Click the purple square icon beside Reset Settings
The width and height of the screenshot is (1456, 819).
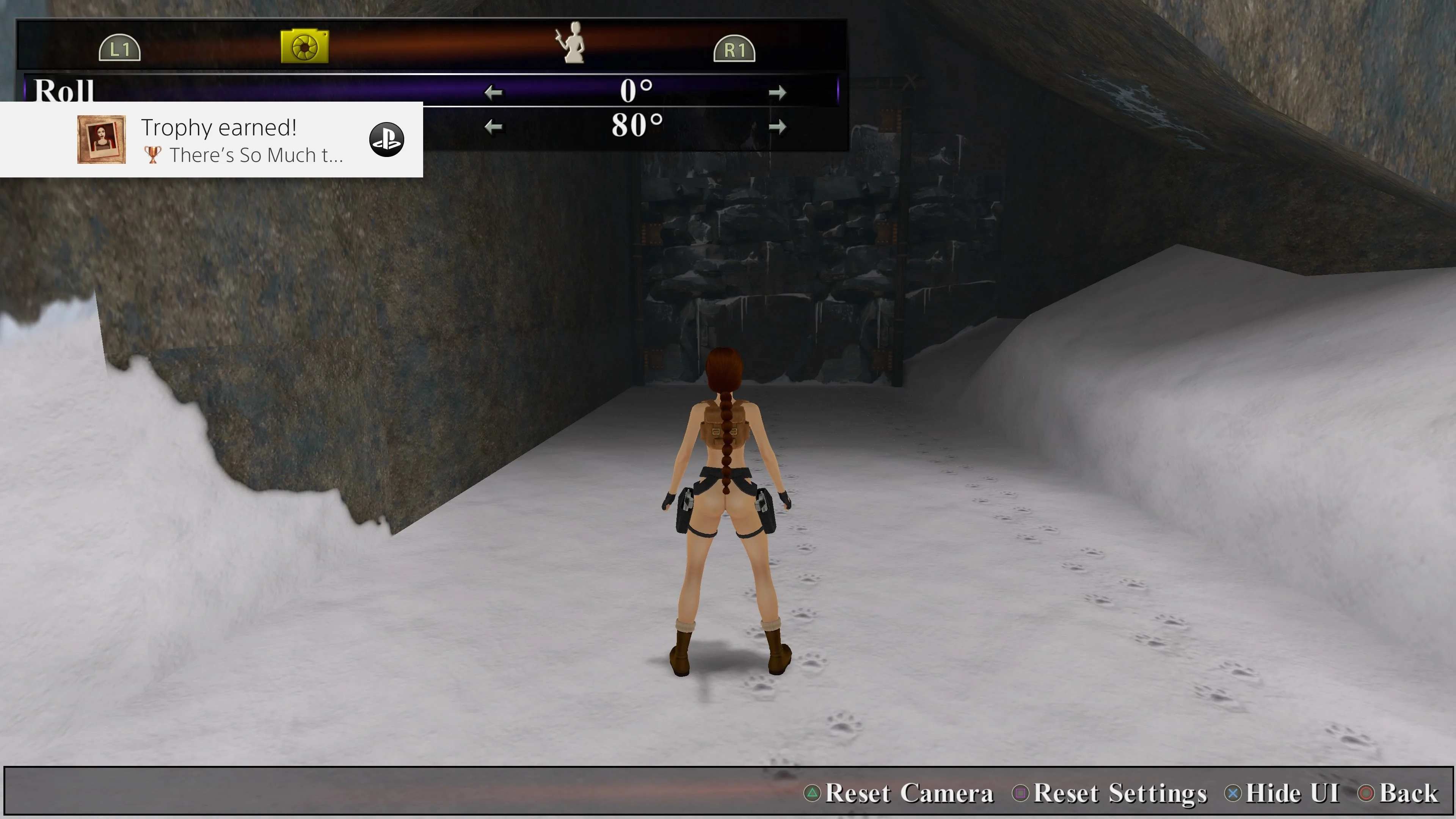(x=1021, y=793)
